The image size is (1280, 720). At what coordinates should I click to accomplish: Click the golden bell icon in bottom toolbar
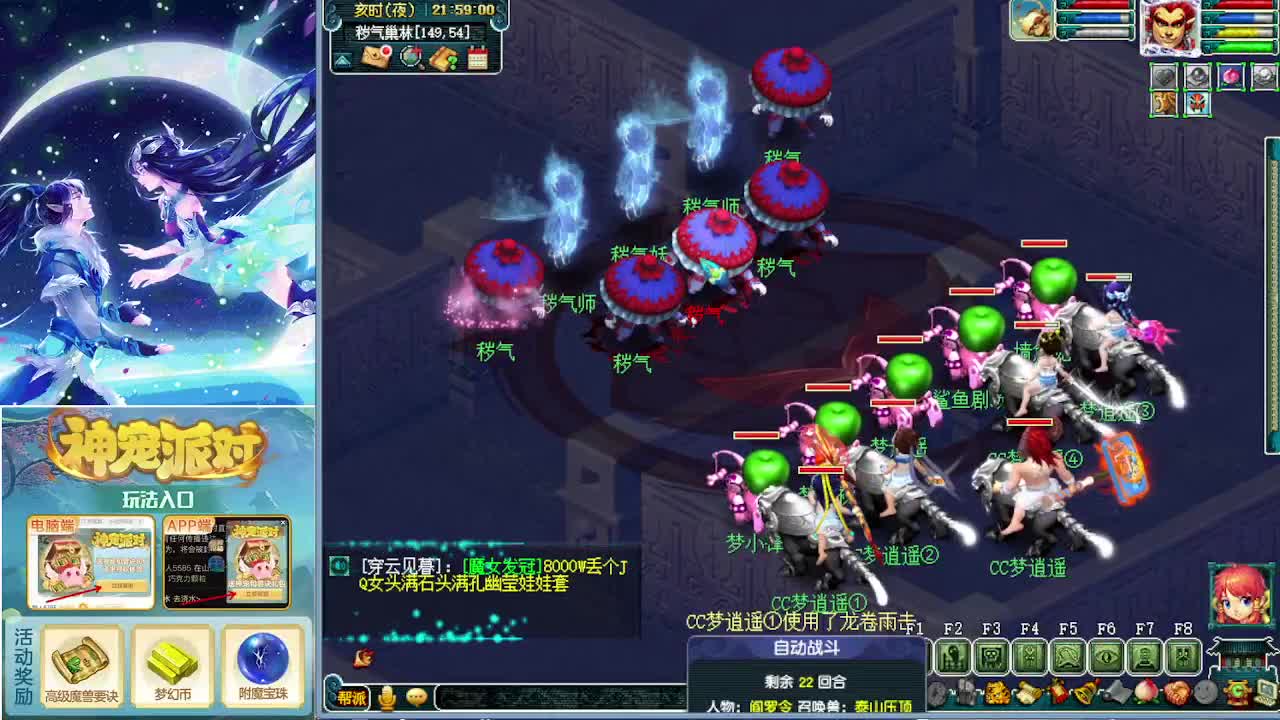(1085, 693)
